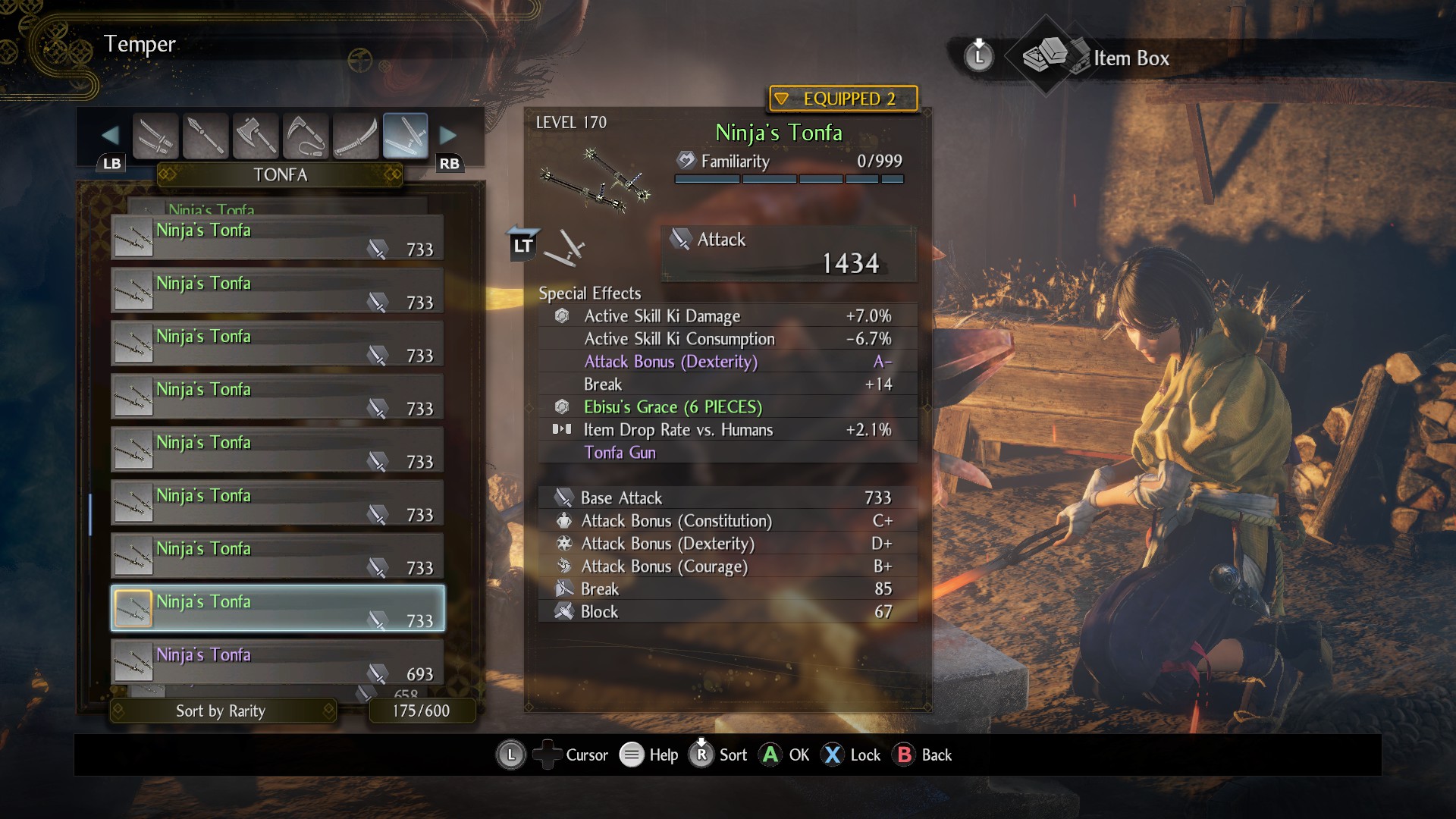Open the Sort by Rarity selector
1456x819 pixels.
coord(222,711)
